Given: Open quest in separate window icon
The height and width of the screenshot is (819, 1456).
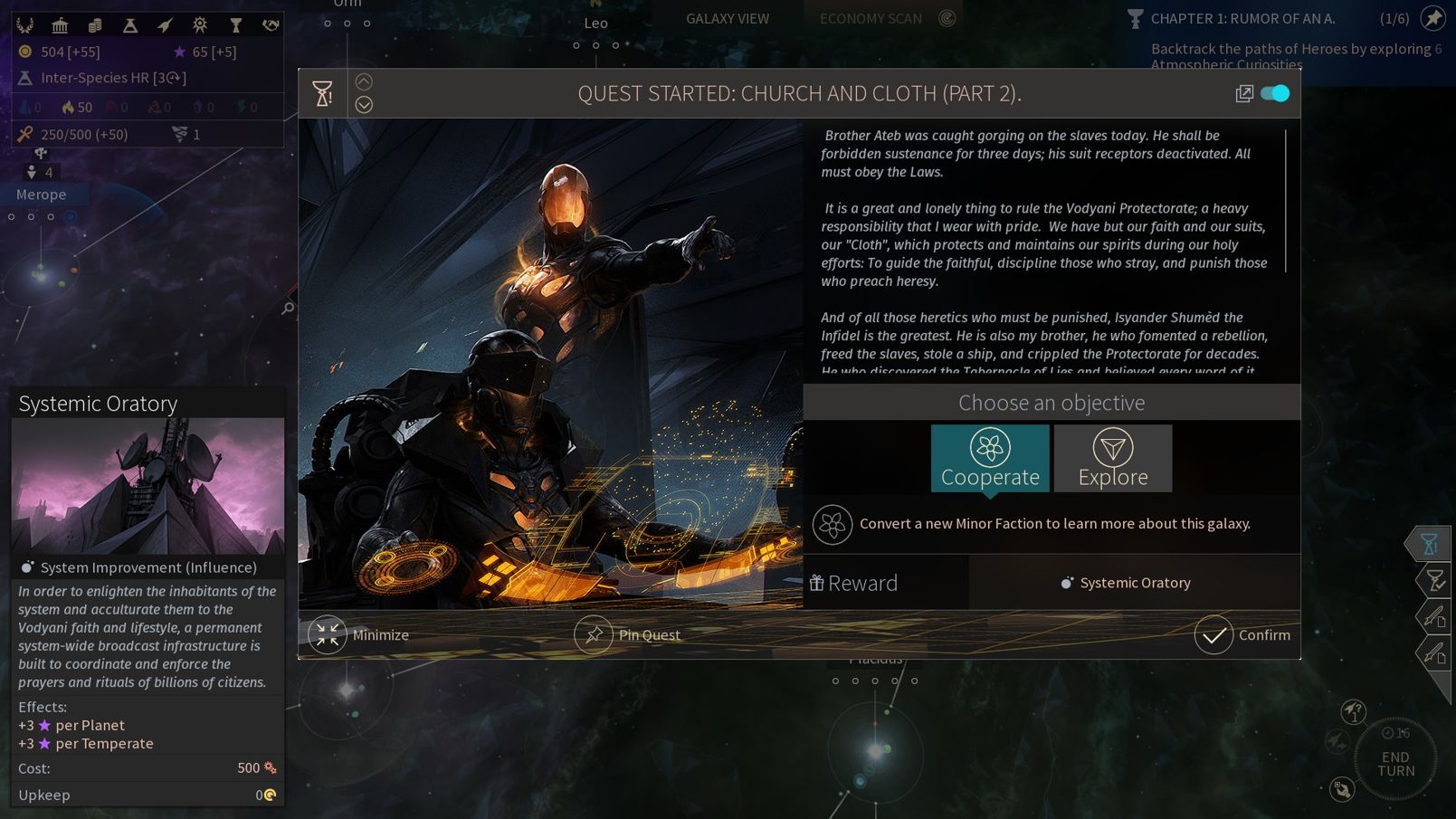Looking at the screenshot, I should tap(1244, 93).
